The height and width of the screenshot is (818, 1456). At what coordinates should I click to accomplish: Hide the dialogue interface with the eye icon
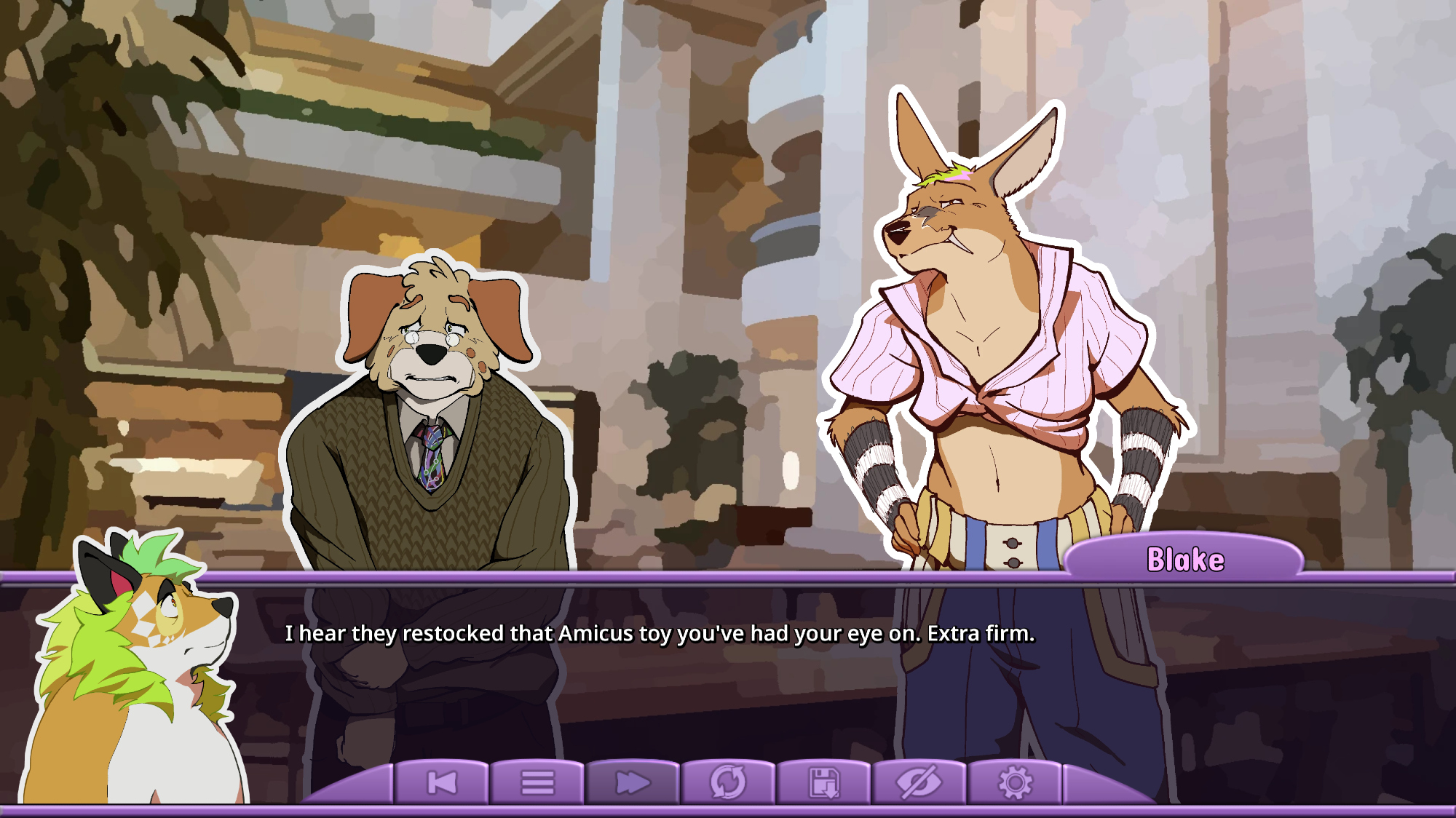[919, 783]
